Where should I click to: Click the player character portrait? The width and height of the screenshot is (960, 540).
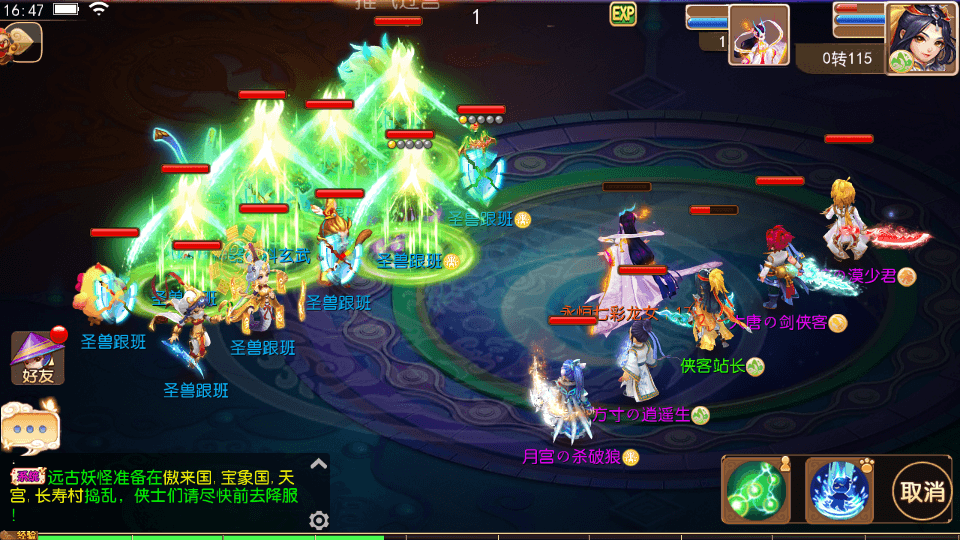(920, 38)
